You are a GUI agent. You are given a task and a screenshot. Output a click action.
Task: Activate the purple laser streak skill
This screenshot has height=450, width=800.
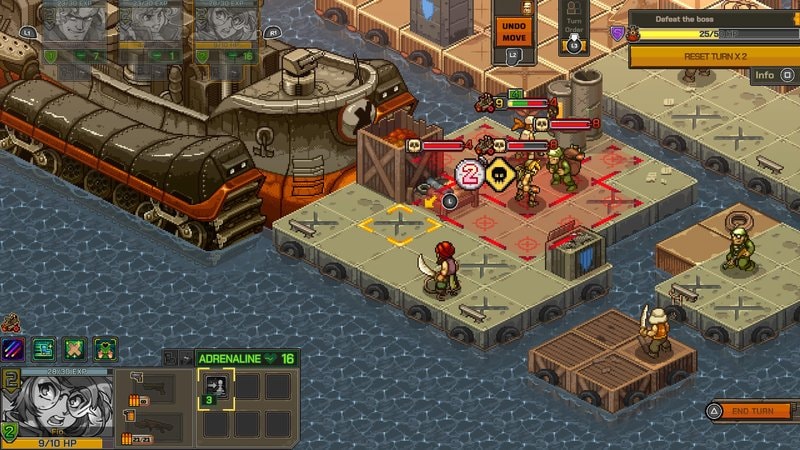pos(15,349)
